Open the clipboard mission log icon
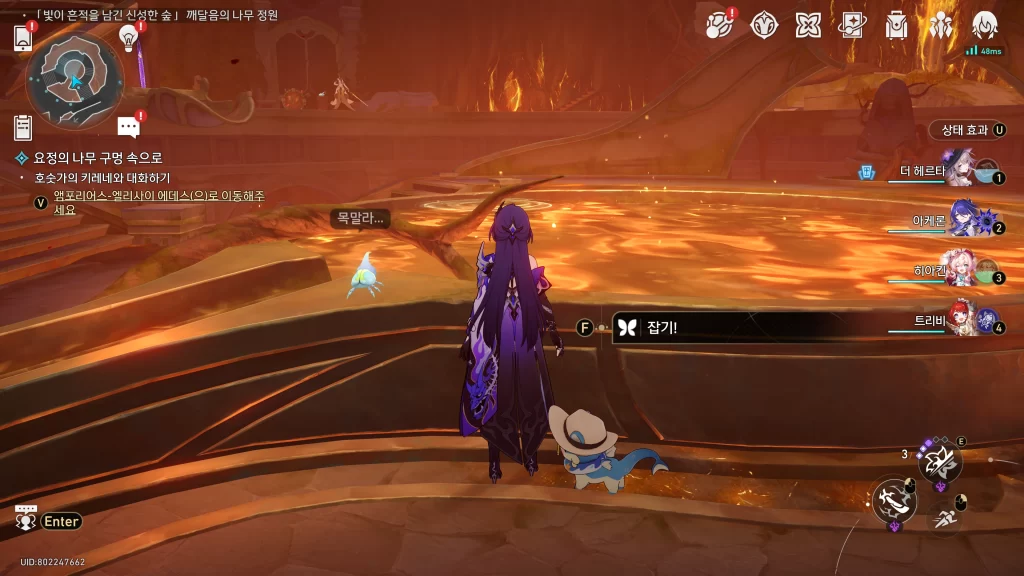The width and height of the screenshot is (1024, 576). click(23, 127)
